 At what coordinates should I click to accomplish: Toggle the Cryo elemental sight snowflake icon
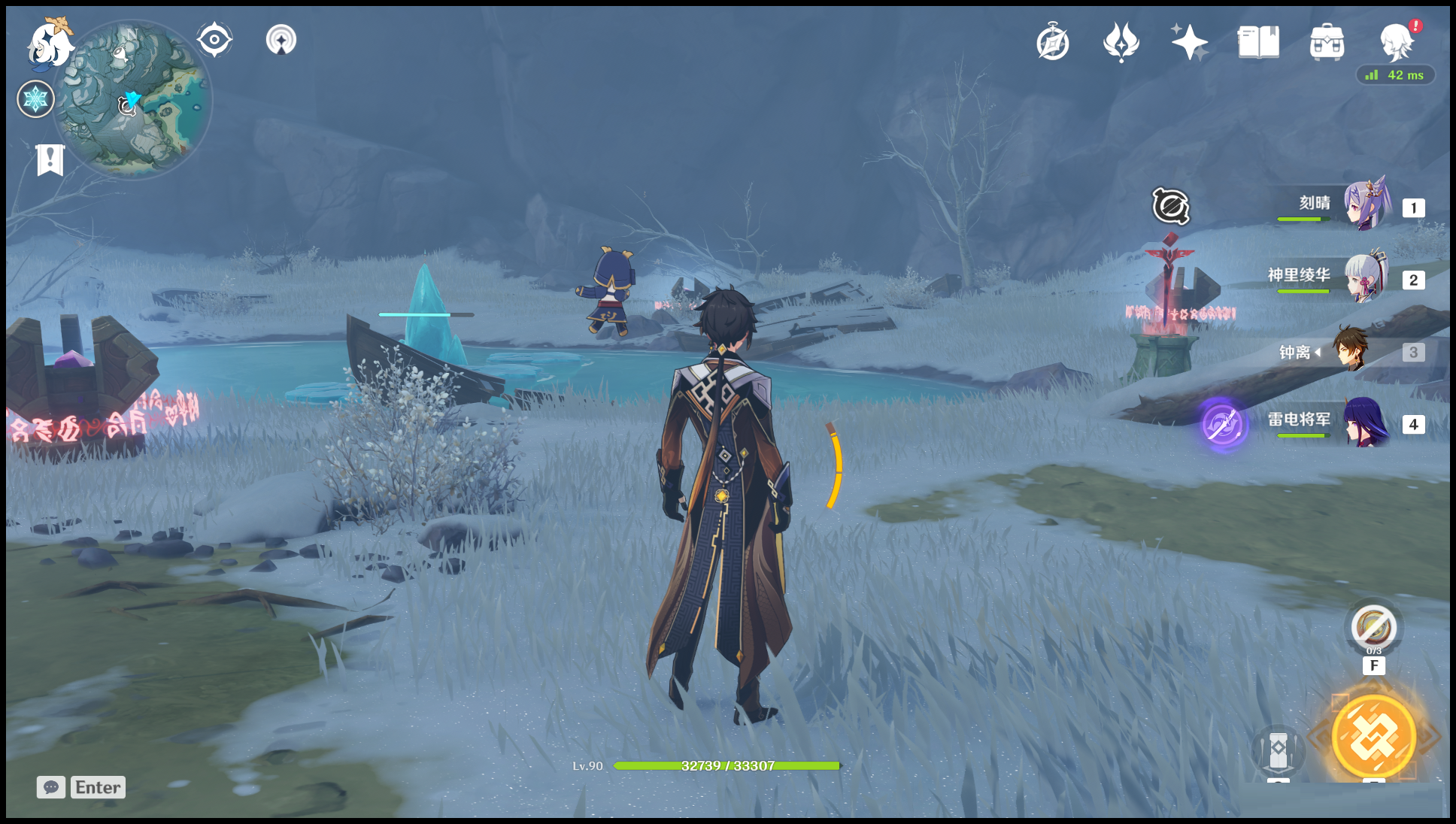(35, 99)
